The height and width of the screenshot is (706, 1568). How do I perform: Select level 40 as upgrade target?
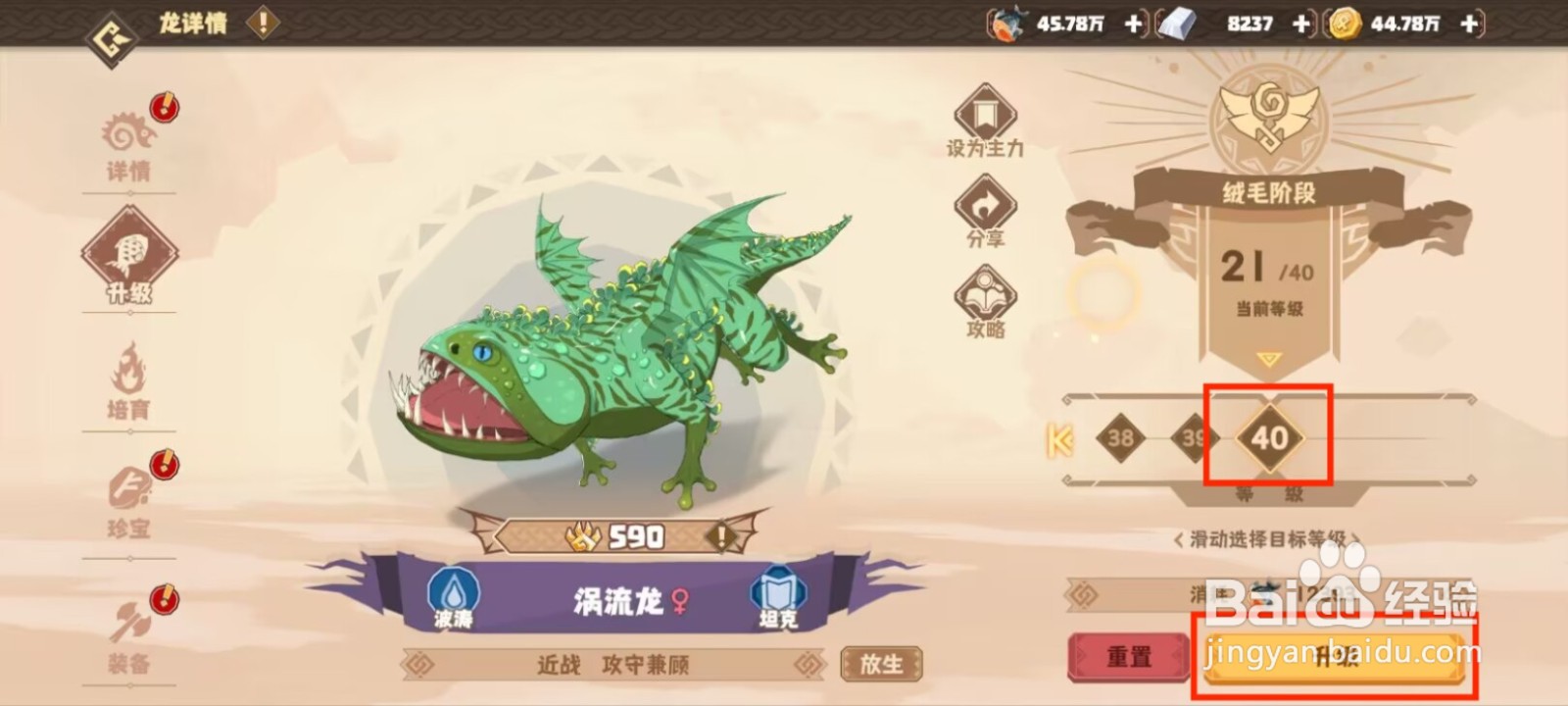[1271, 439]
